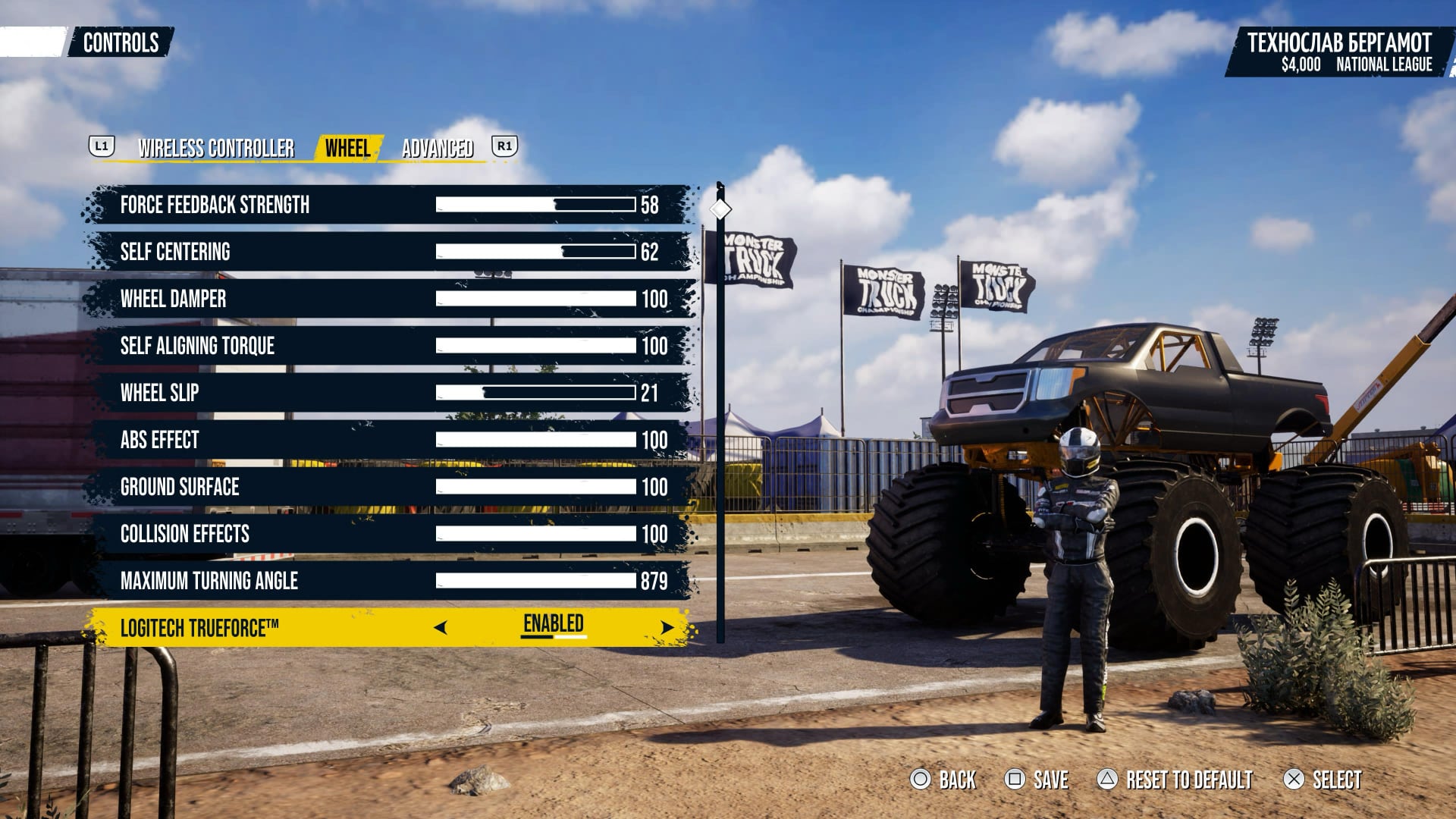Adjust the Force Feedback Strength slider

click(x=535, y=205)
